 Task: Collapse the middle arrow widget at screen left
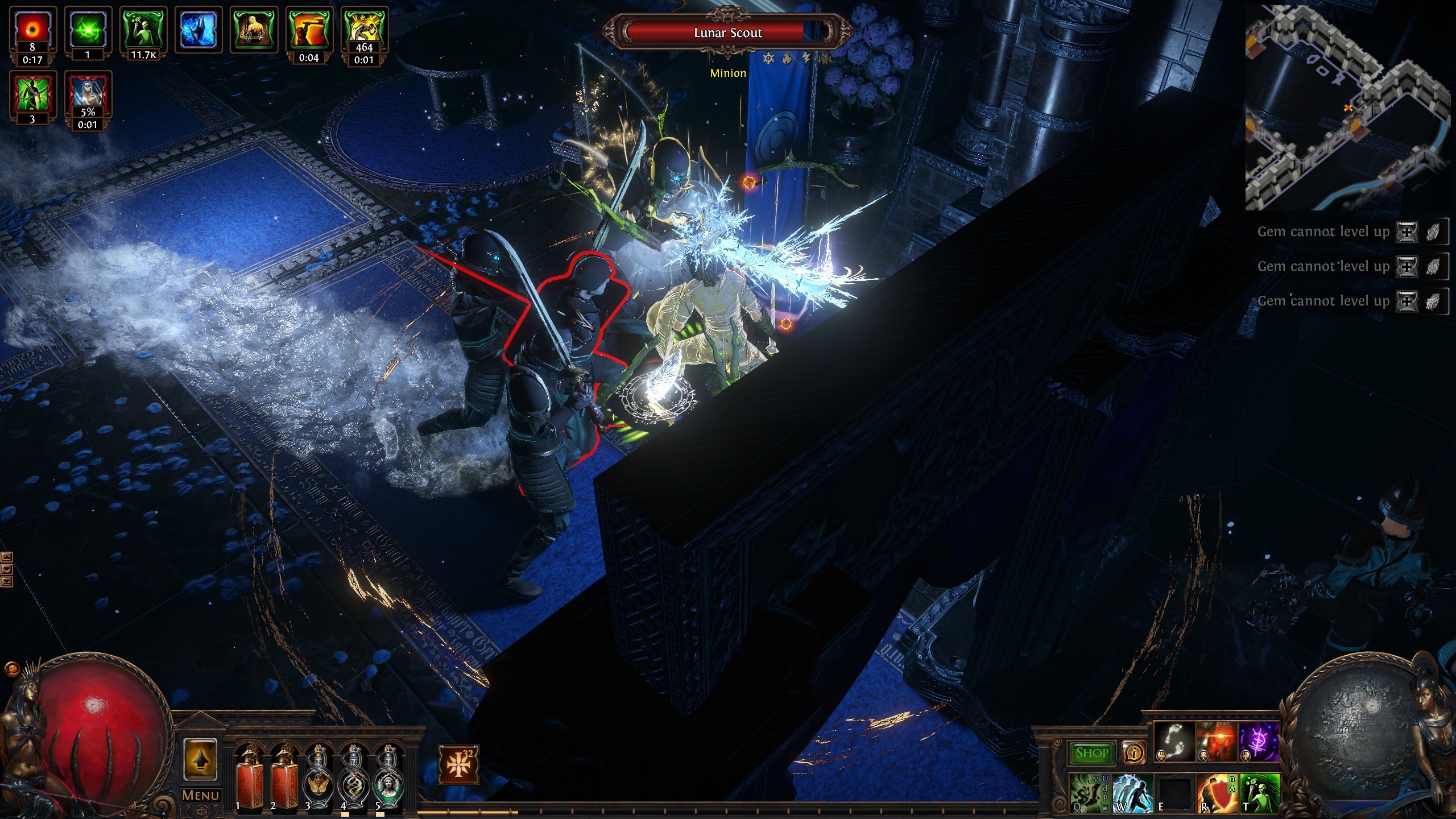tap(7, 569)
